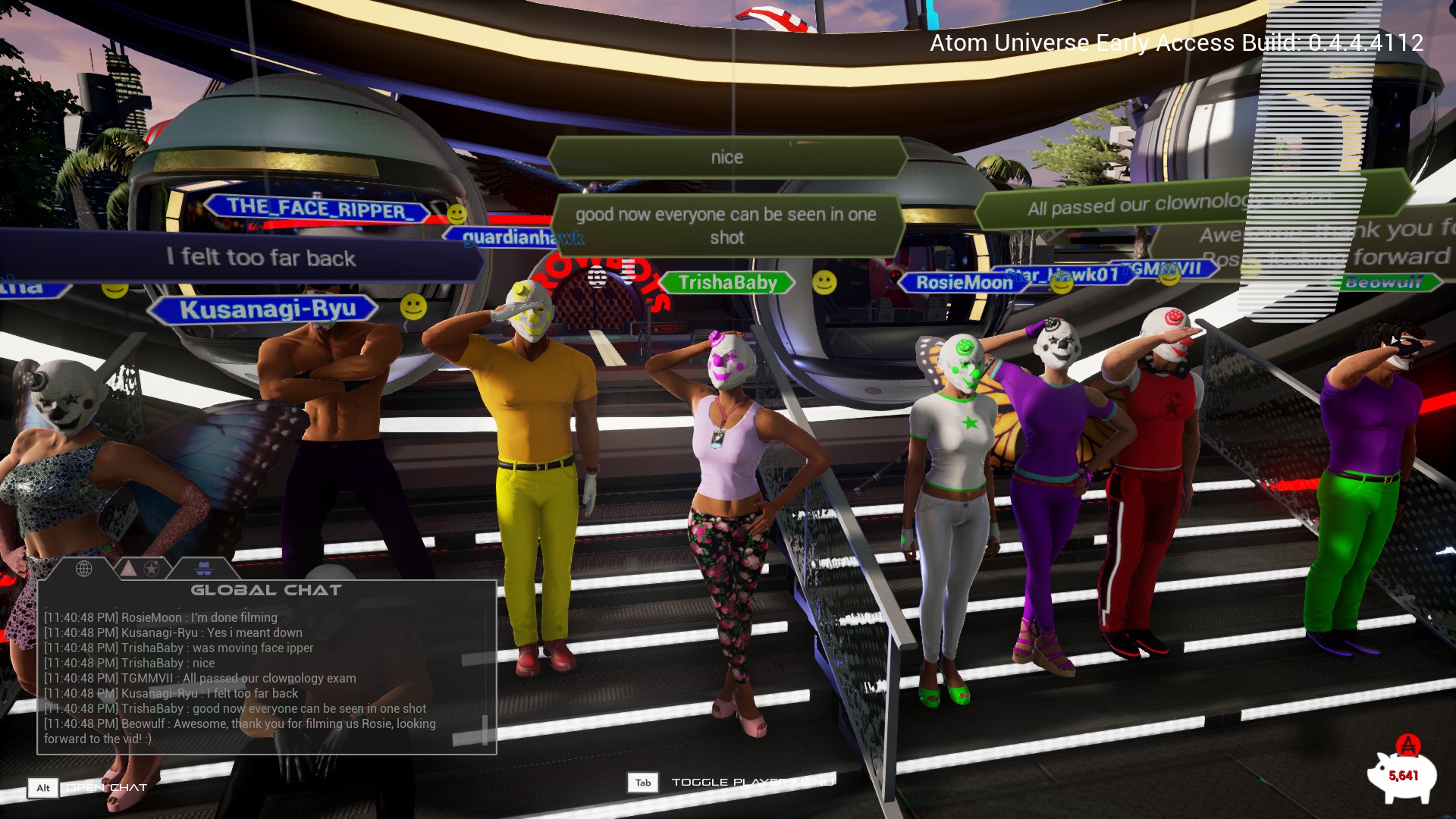Open the incognito hat-and-glasses chat tab
Screen dimensions: 1456x819
point(205,568)
